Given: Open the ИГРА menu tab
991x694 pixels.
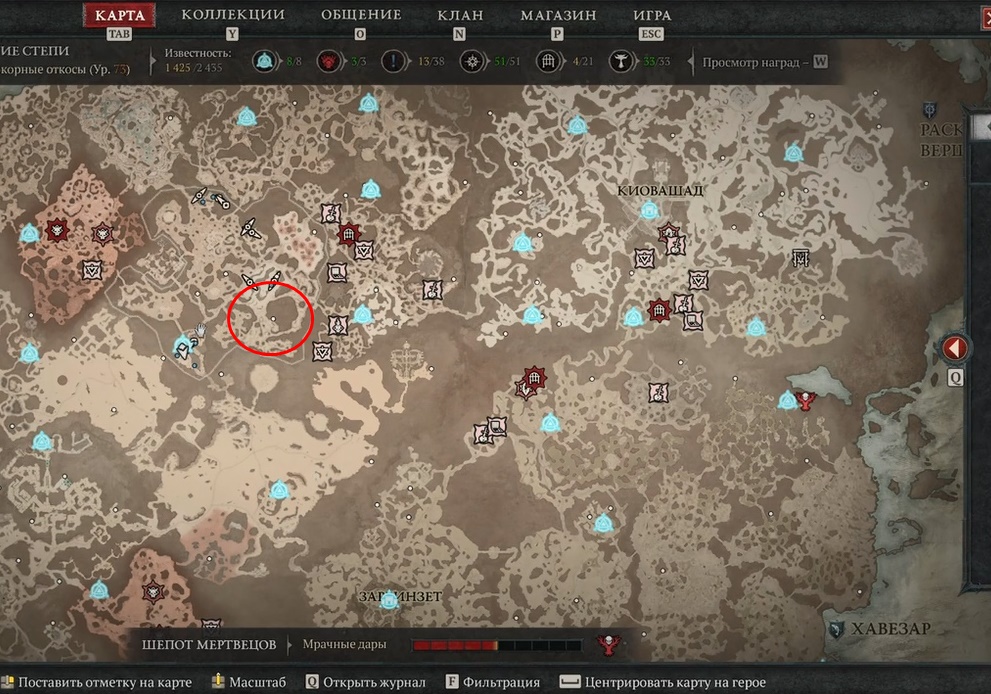Looking at the screenshot, I should click(x=652, y=15).
